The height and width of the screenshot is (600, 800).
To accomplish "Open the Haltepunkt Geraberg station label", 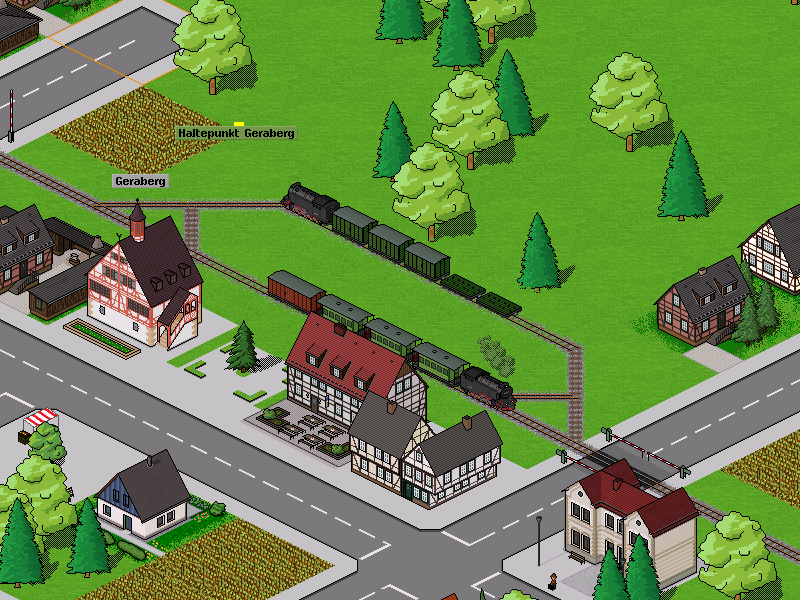I will pos(236,133).
